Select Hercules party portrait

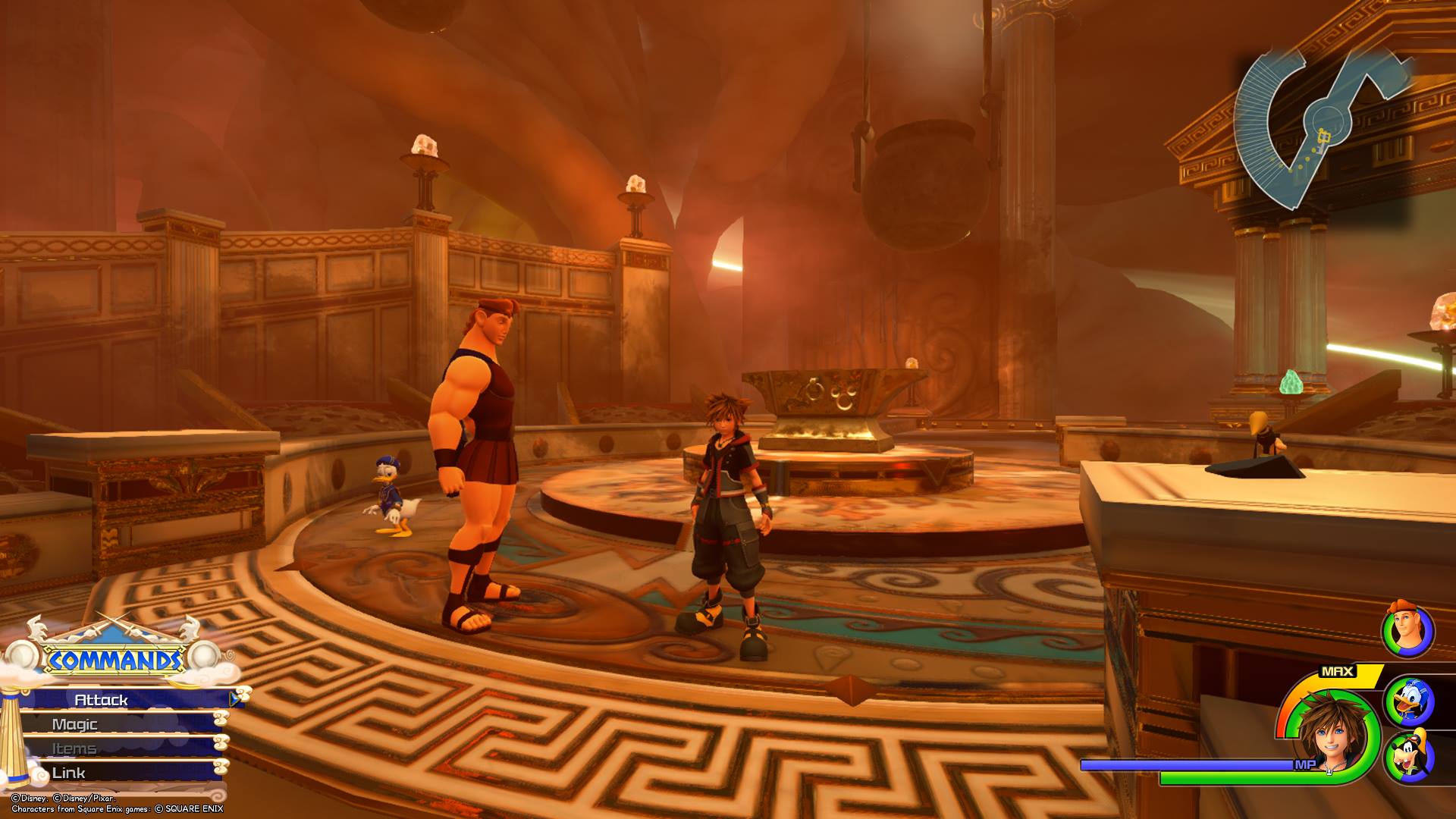click(x=1407, y=631)
